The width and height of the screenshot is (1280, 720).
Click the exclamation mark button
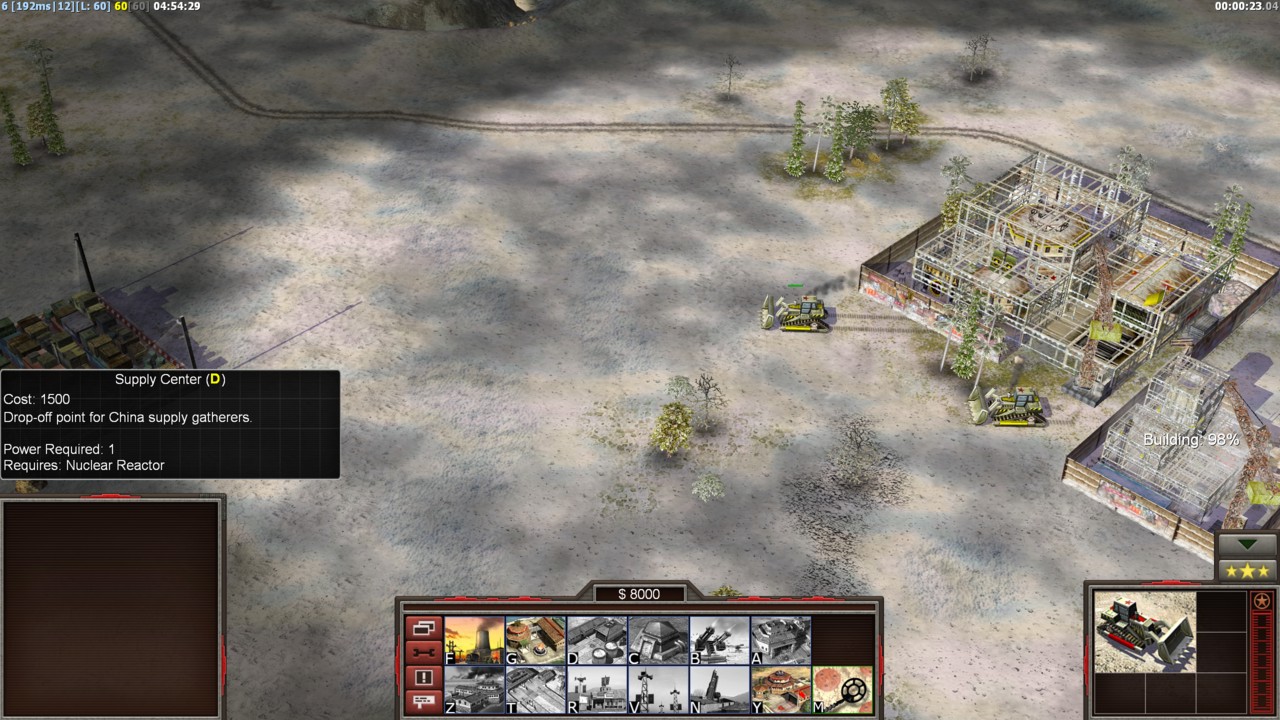[423, 677]
